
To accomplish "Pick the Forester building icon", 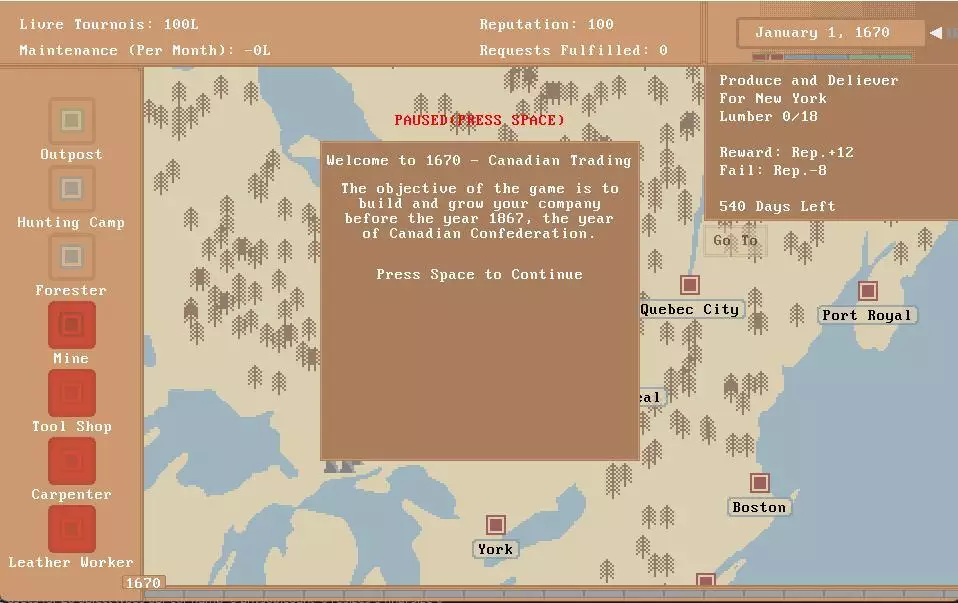I will tap(71, 257).
